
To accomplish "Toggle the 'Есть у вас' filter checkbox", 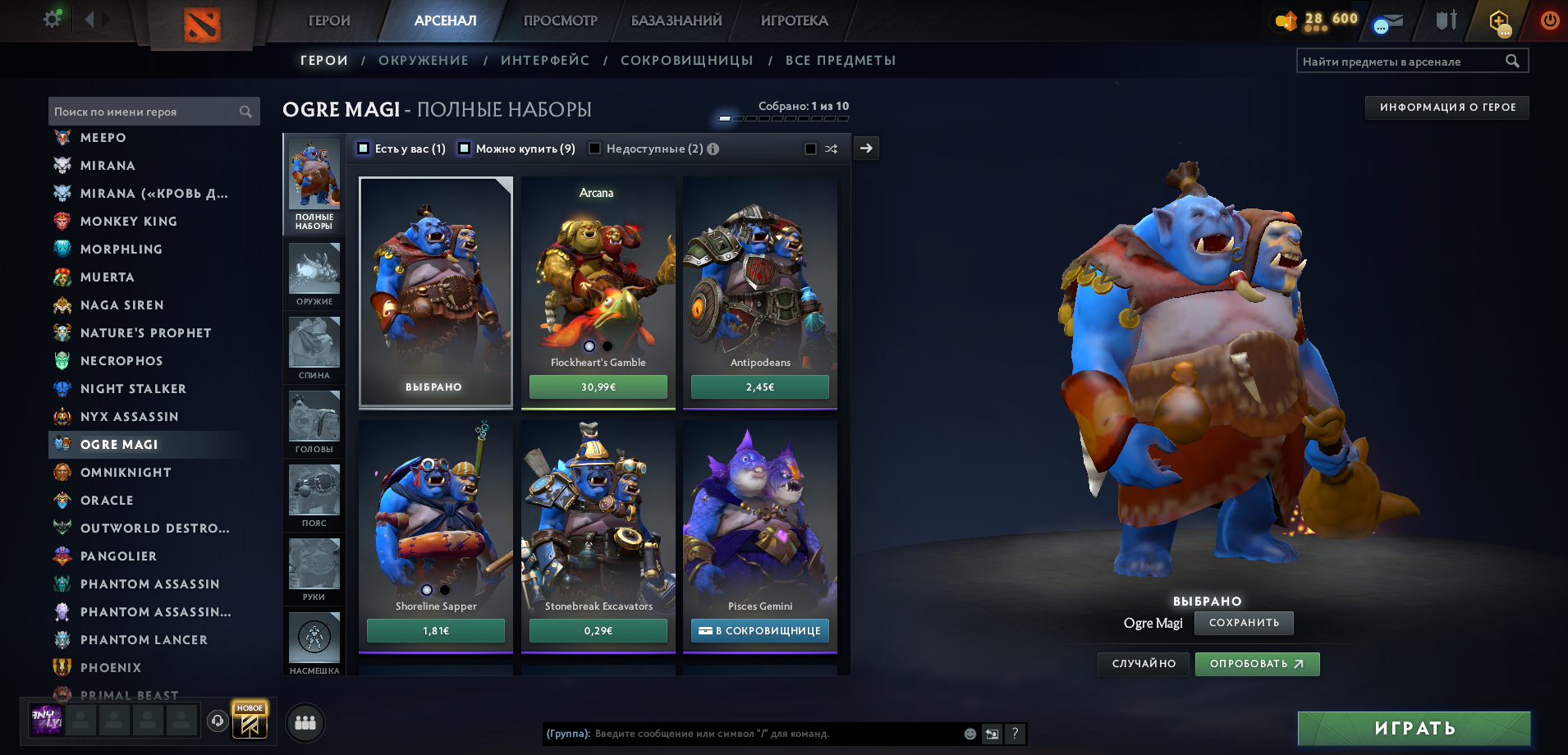I will click(364, 149).
